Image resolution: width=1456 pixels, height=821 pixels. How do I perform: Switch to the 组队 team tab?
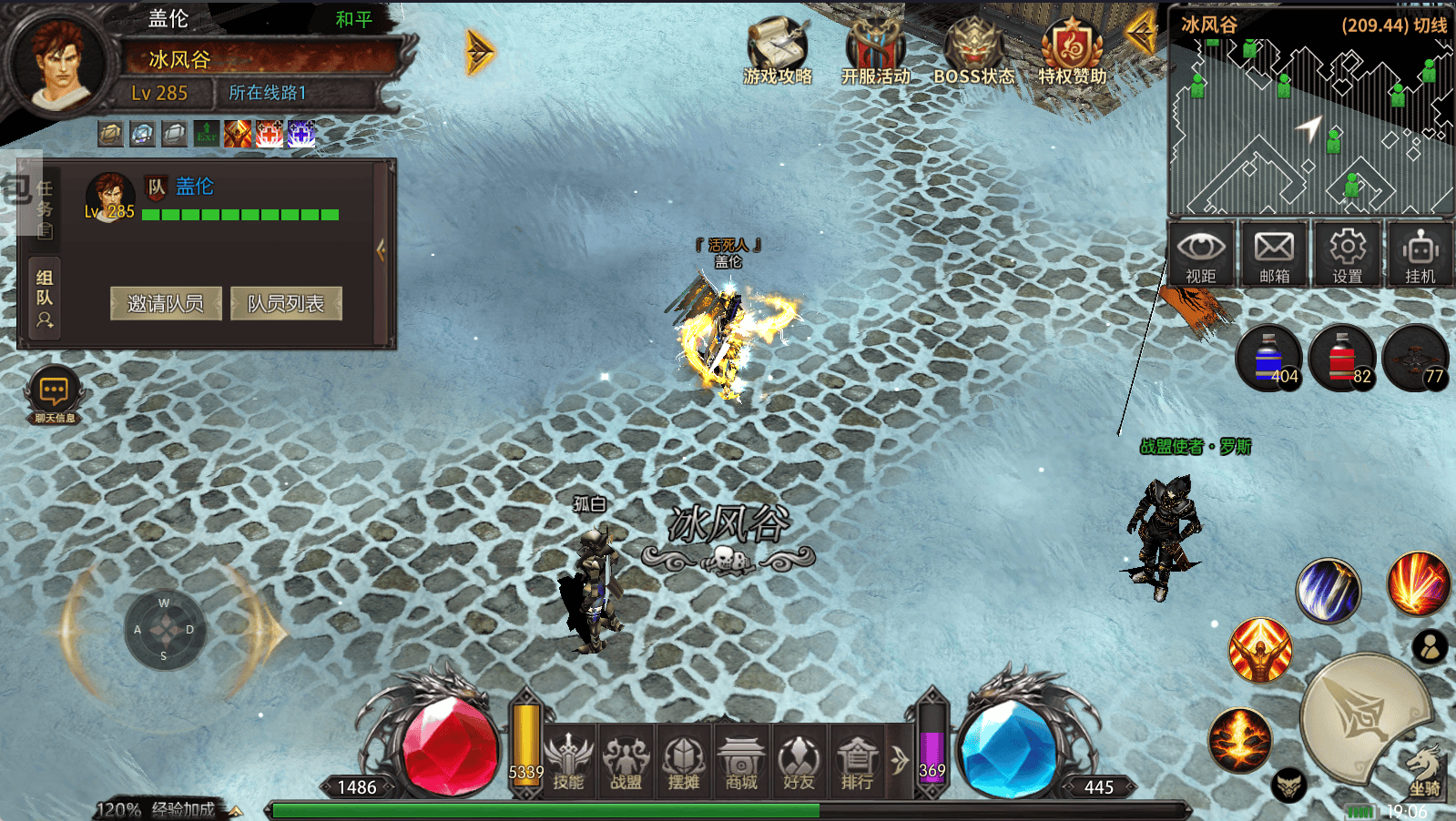pyautogui.click(x=45, y=298)
